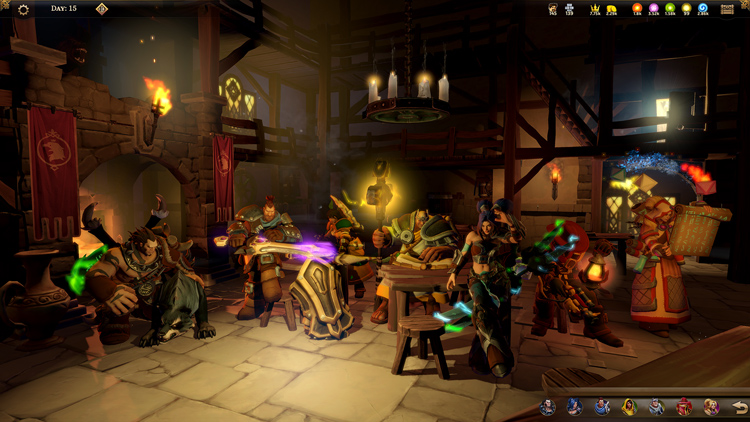Select the dark-haired scarred hero portrait
Viewport: 750px width, 422px height.
click(x=548, y=407)
